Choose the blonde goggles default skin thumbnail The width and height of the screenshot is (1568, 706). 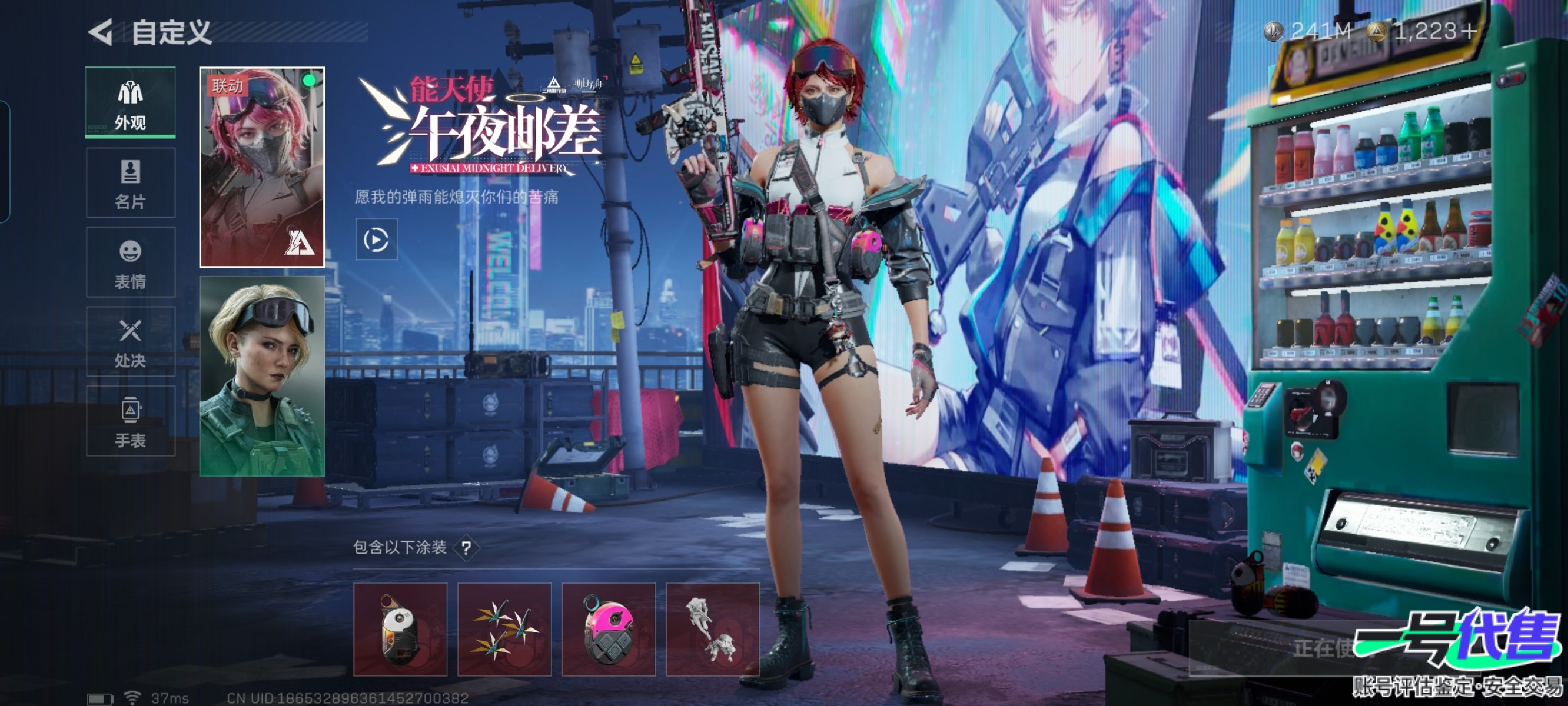coord(262,376)
